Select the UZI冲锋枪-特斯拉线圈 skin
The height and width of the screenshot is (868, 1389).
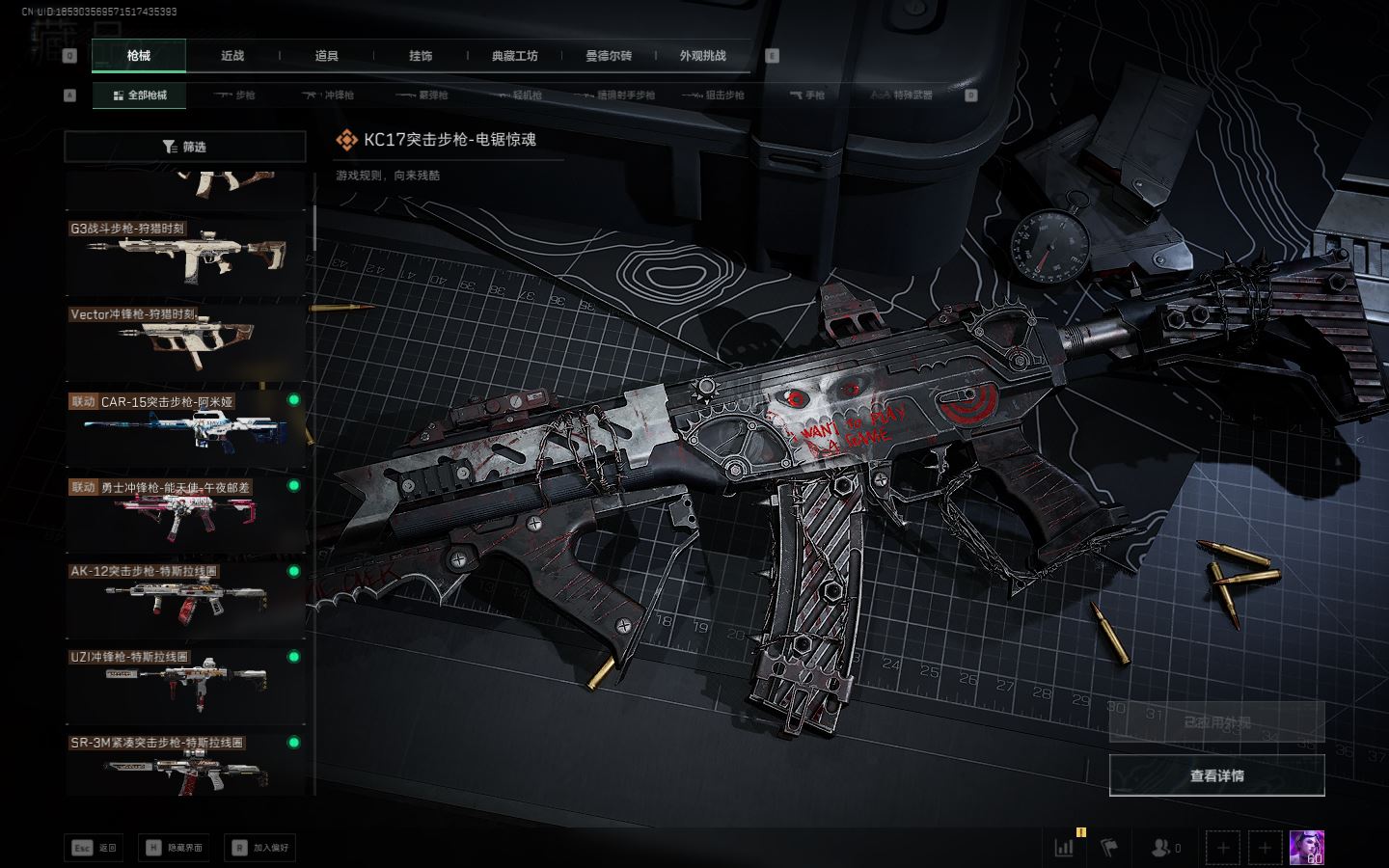185,681
